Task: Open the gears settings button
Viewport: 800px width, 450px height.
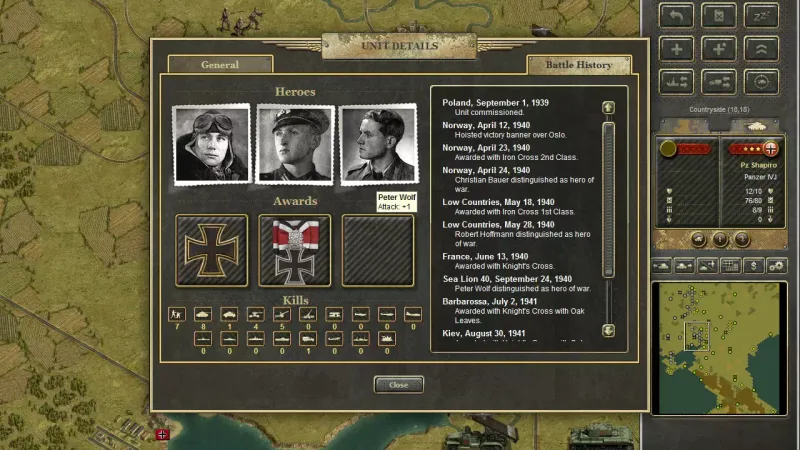Action: tap(776, 266)
